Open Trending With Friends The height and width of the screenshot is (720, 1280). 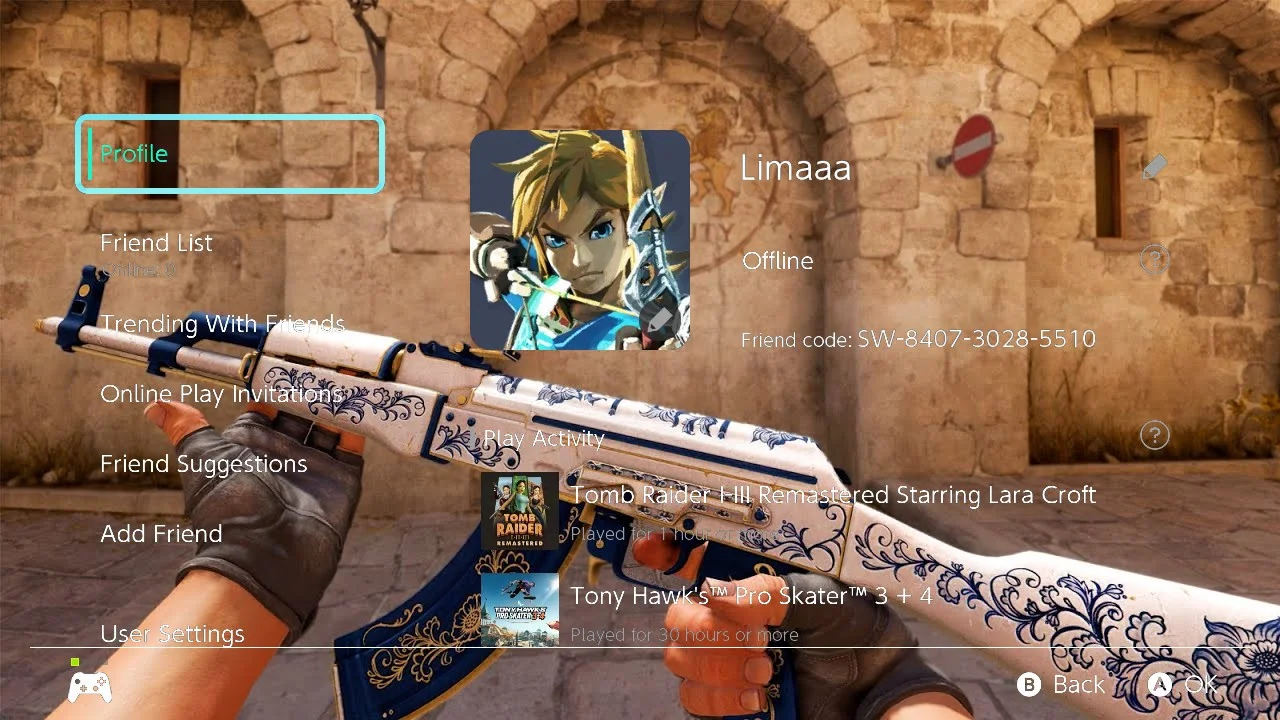[222, 324]
